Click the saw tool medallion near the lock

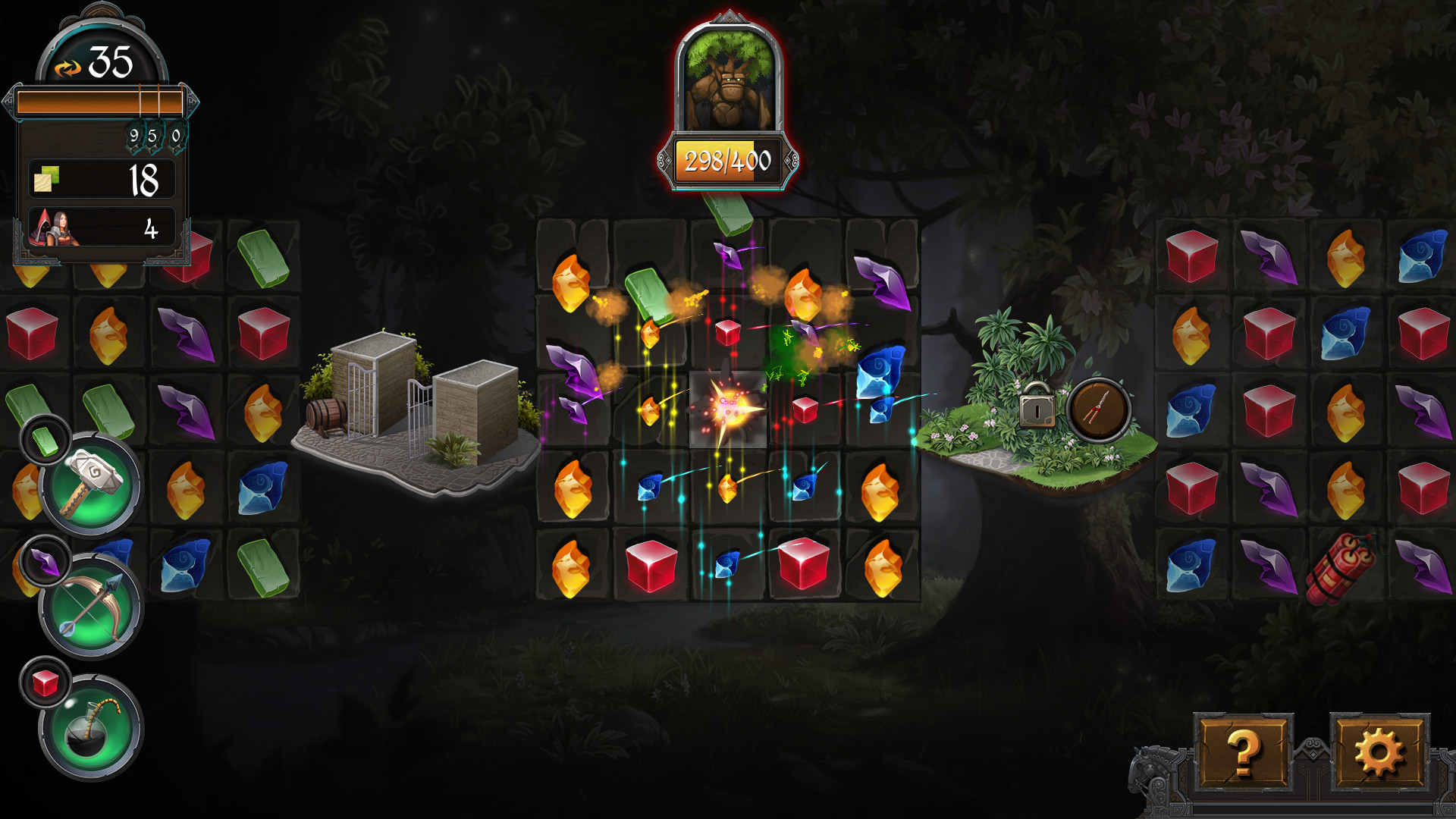[1099, 409]
